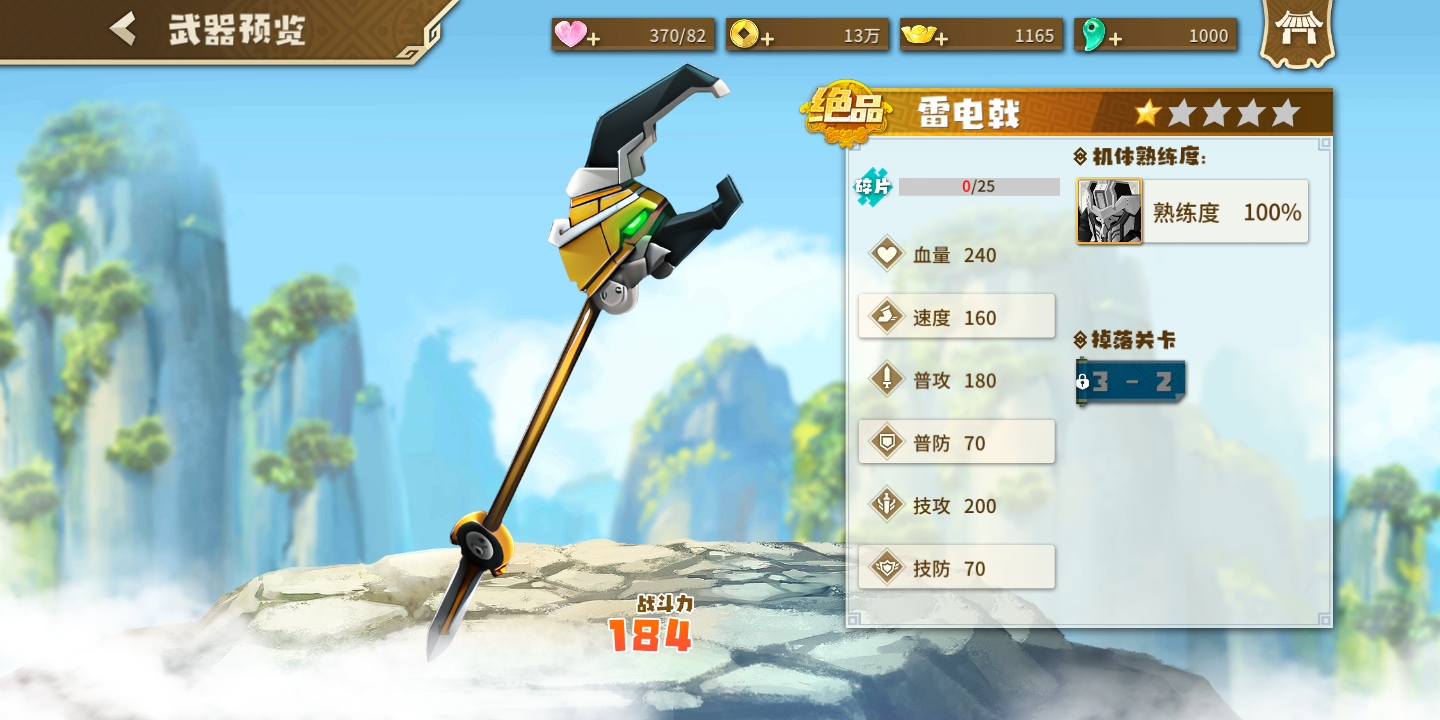Select the mech portrait under 机体熟练度
Screen dimensions: 1440x720
[1109, 212]
